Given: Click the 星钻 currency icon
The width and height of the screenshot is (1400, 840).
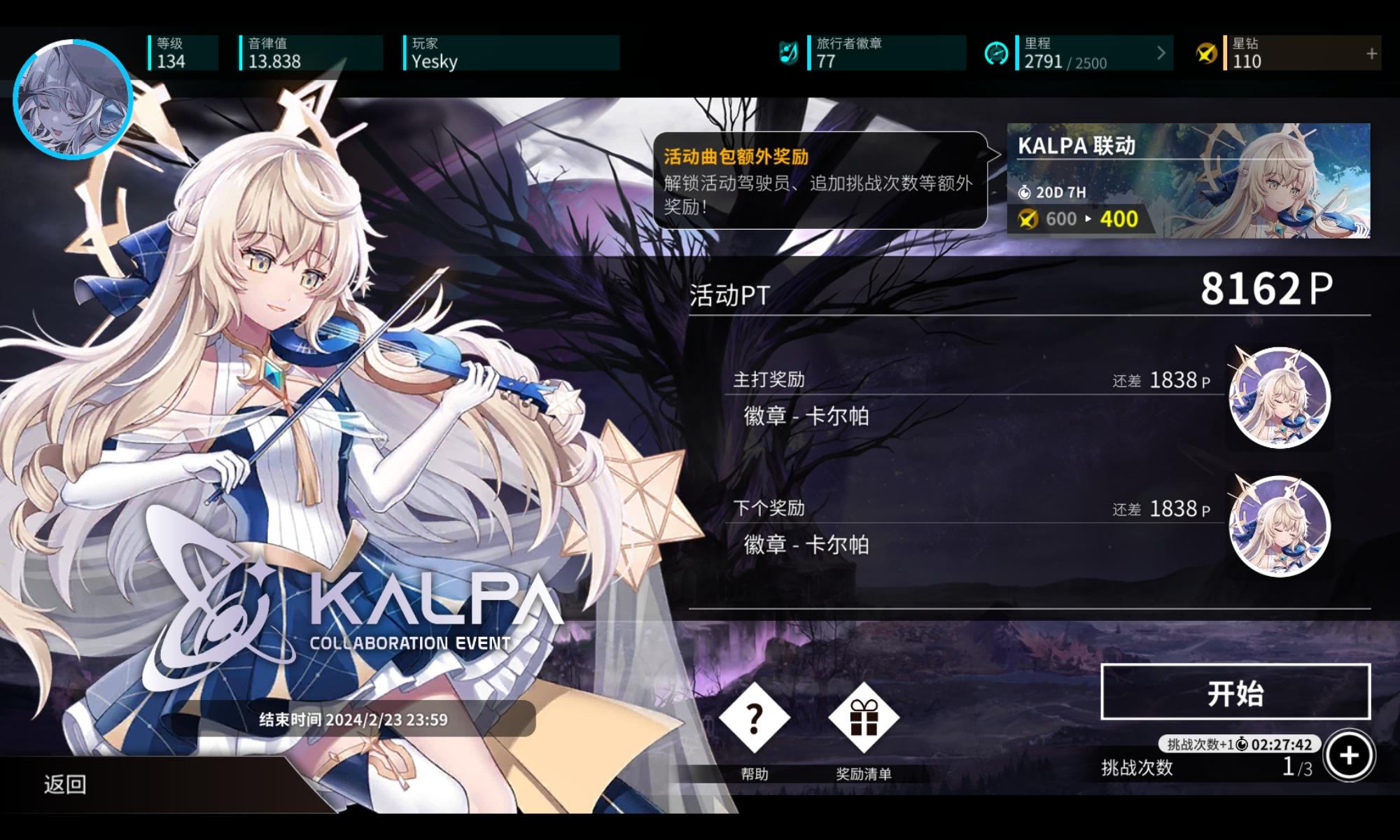Looking at the screenshot, I should click(1208, 52).
